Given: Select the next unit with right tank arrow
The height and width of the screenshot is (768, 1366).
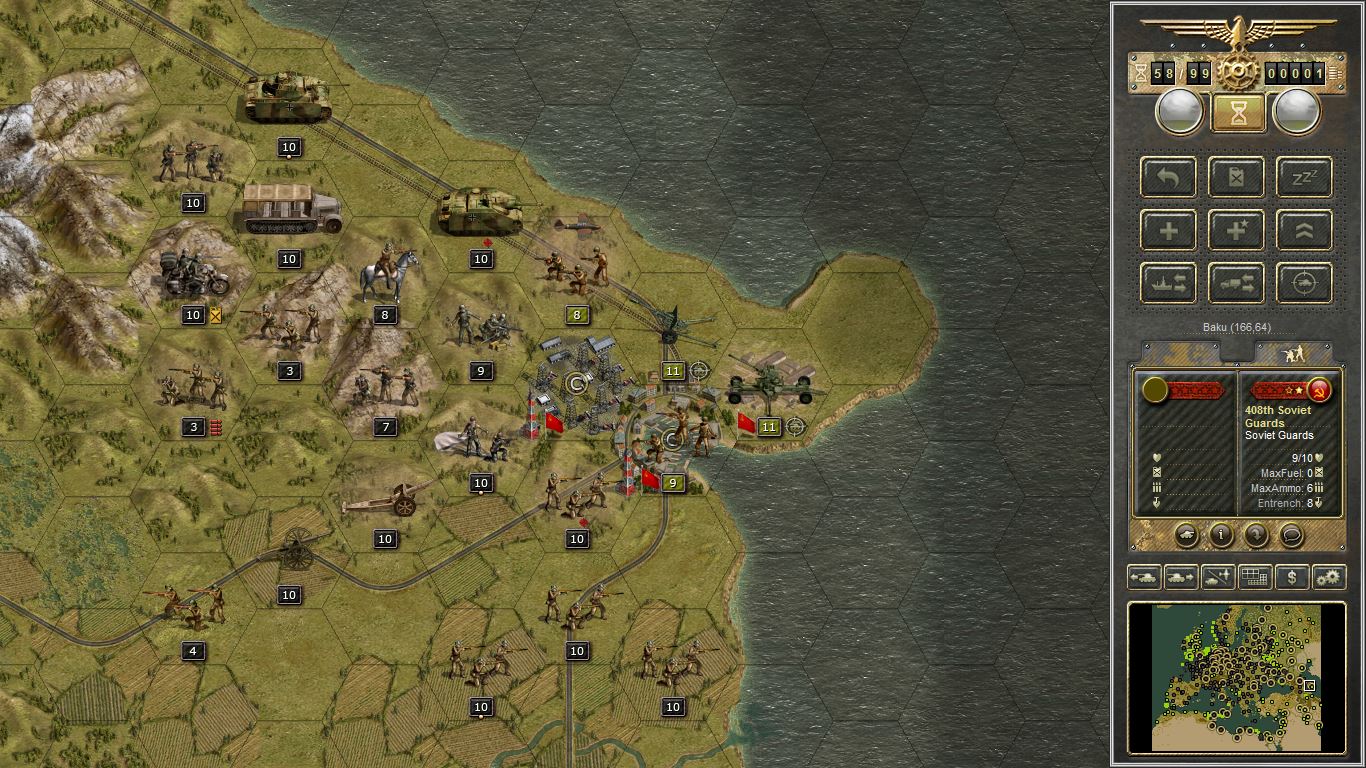Looking at the screenshot, I should [x=1181, y=577].
